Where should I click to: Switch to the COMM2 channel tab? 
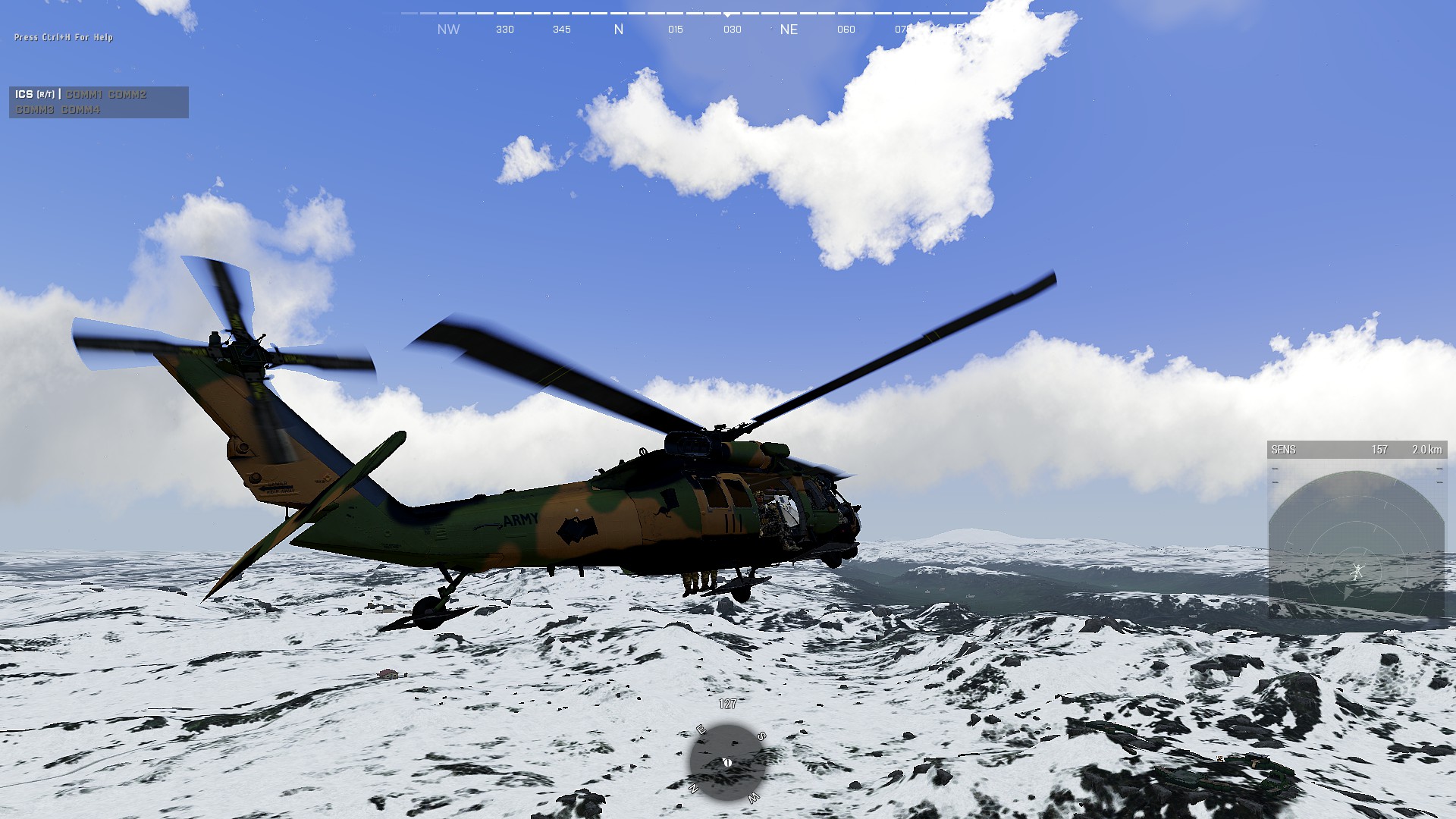coord(127,95)
